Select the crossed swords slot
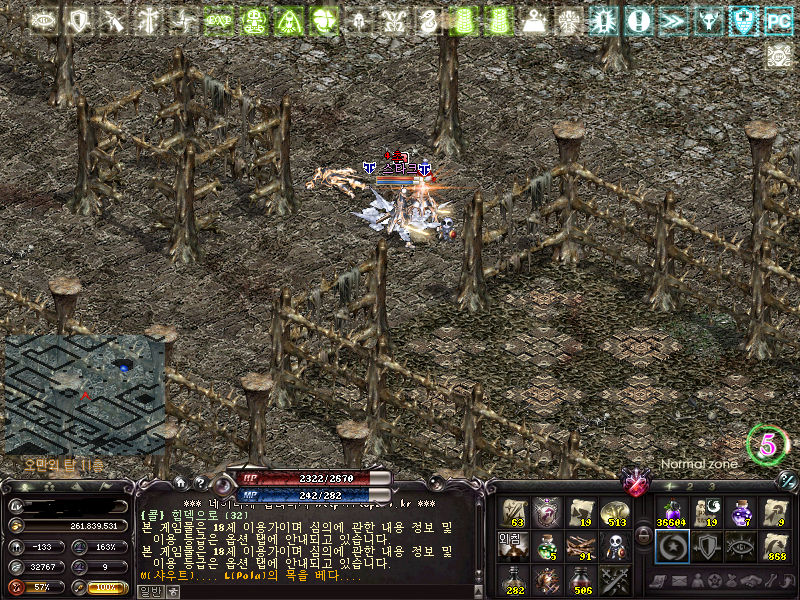The height and width of the screenshot is (600, 800). pyautogui.click(x=615, y=580)
